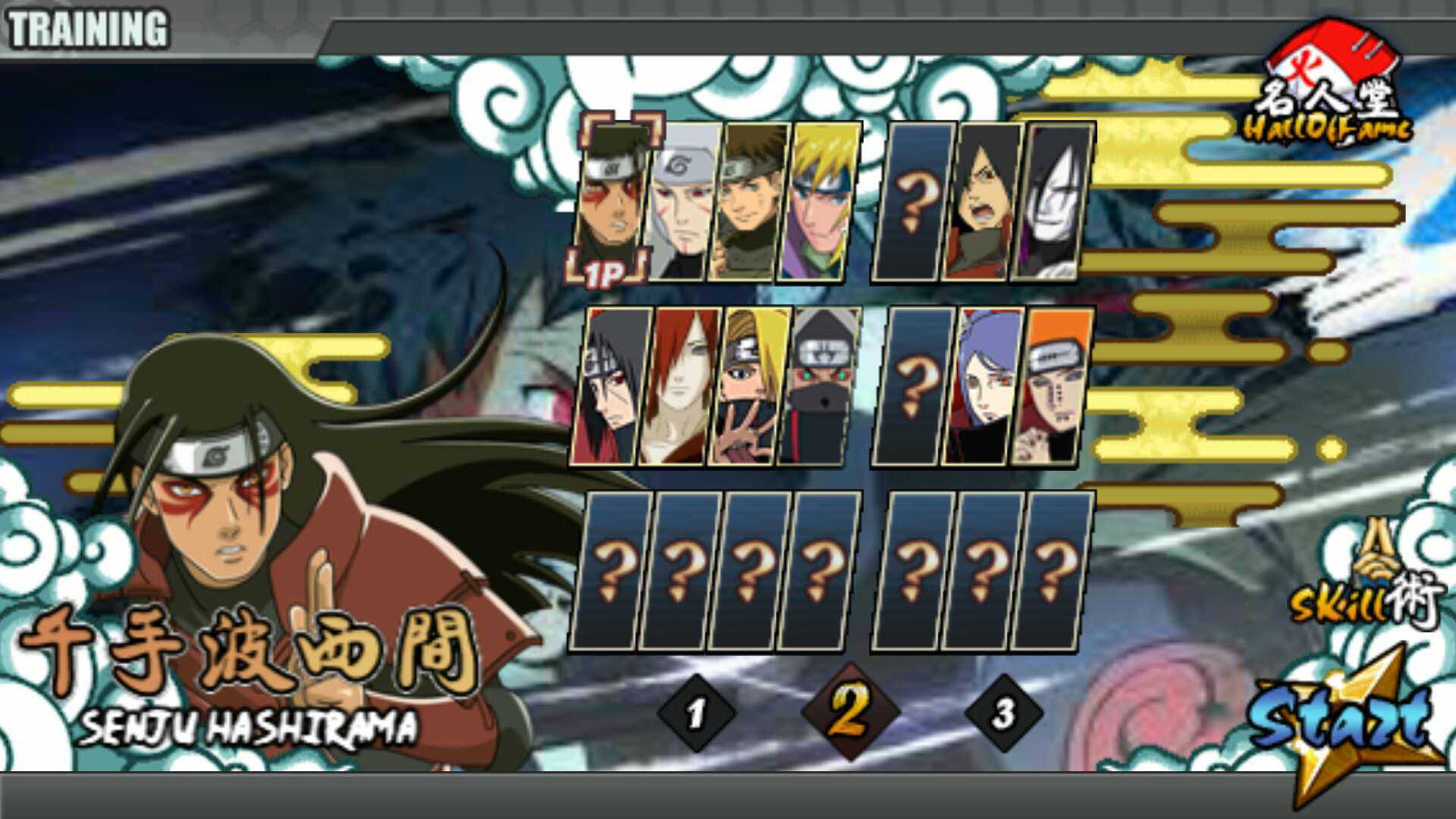Viewport: 1456px width, 819px height.
Task: Go to character page 3
Action: point(1003,713)
